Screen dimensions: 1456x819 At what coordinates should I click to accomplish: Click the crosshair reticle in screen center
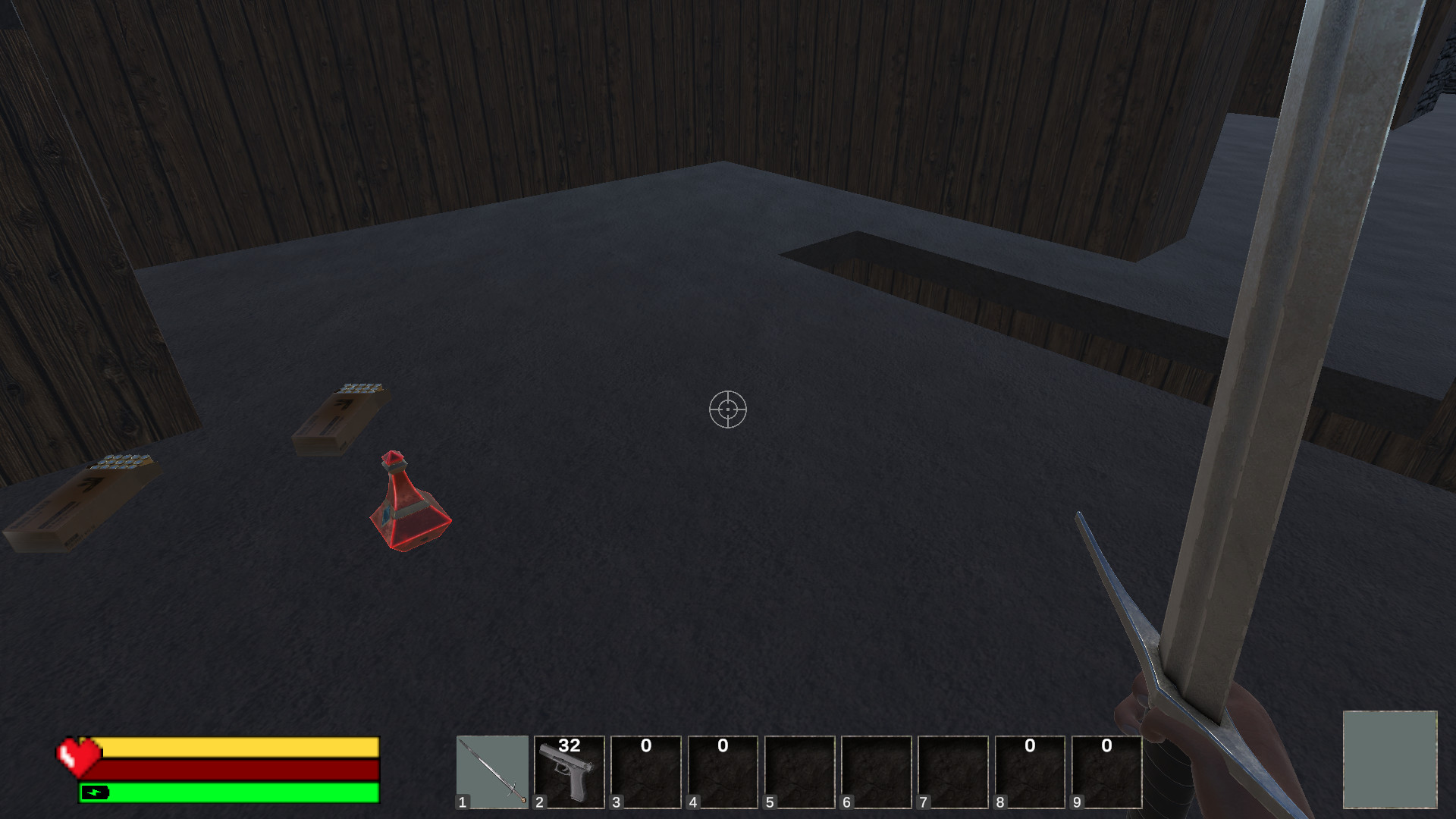(728, 409)
